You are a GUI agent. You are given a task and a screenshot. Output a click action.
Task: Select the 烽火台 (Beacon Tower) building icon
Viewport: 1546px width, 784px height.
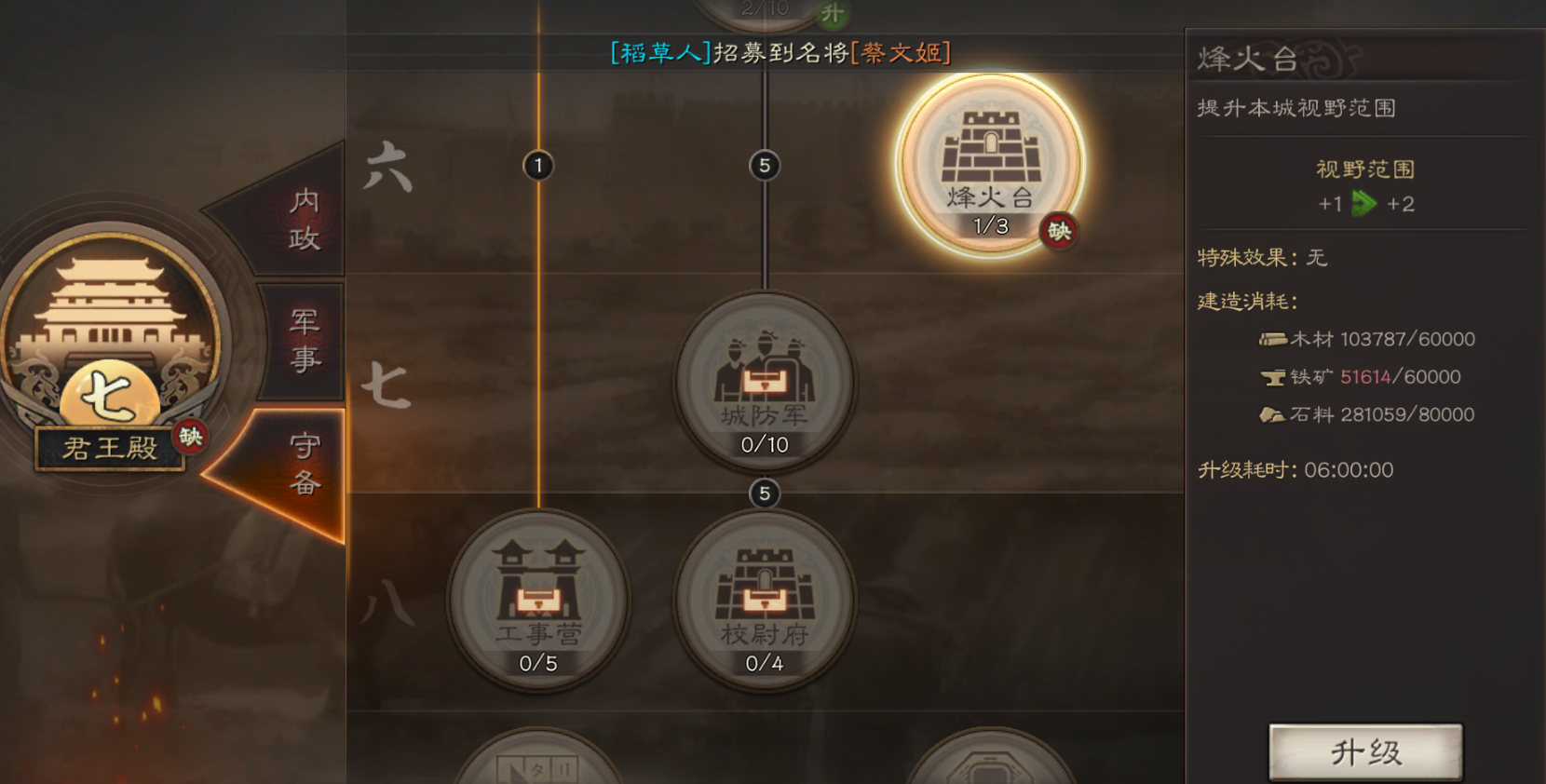(x=990, y=163)
